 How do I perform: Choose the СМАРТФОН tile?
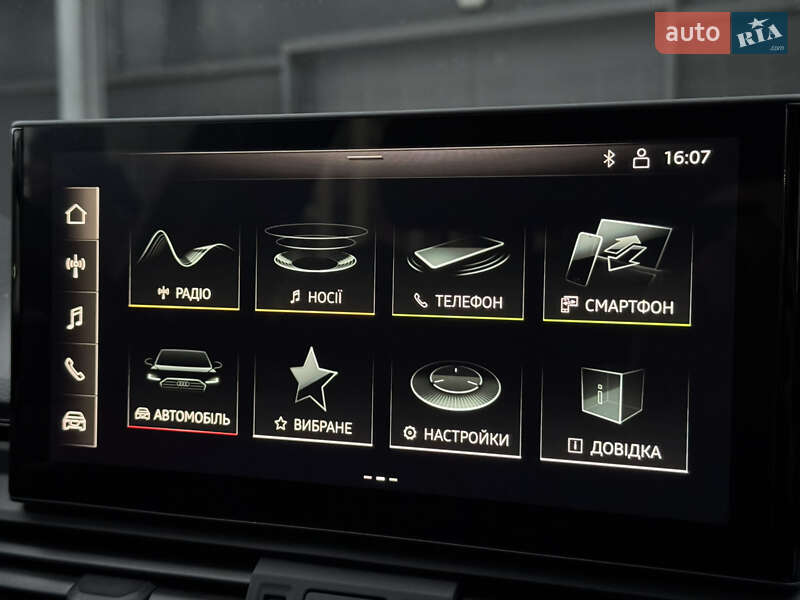[617, 272]
